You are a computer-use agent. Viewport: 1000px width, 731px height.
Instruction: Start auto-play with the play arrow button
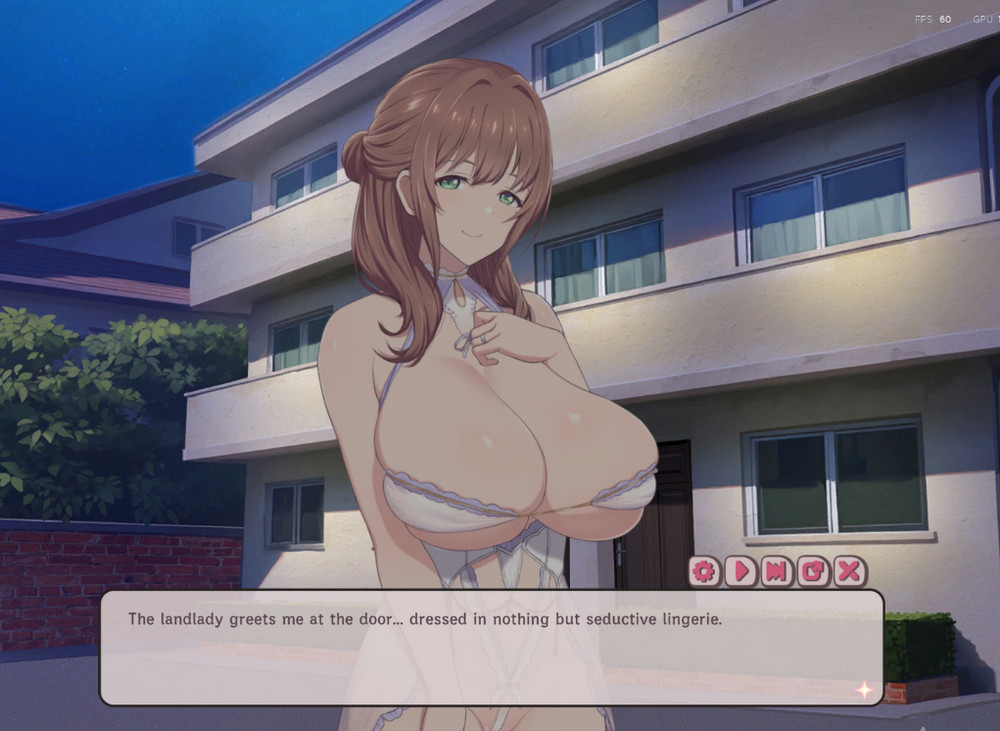741,571
